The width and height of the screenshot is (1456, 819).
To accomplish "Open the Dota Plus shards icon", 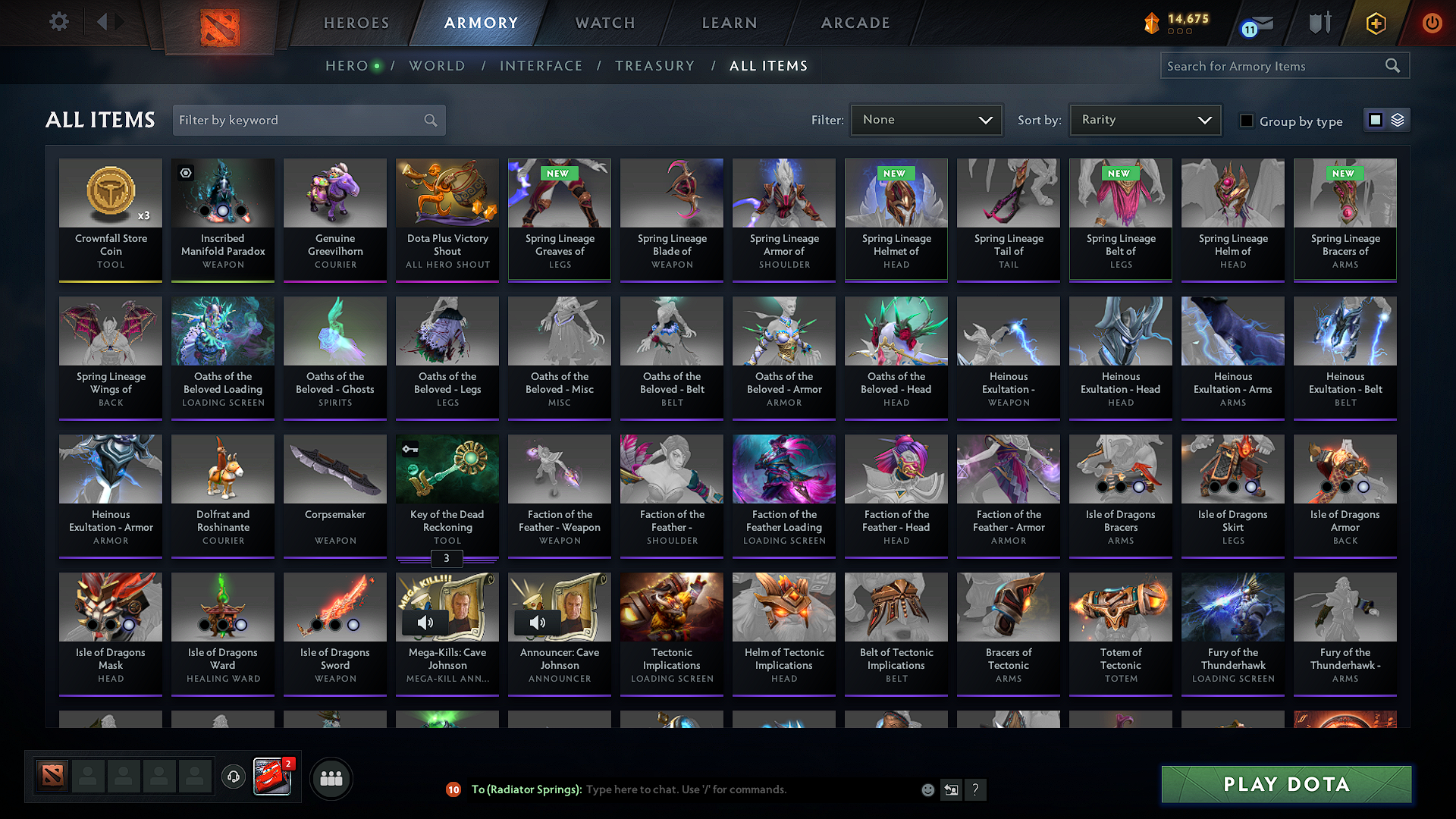I will pyautogui.click(x=1152, y=24).
